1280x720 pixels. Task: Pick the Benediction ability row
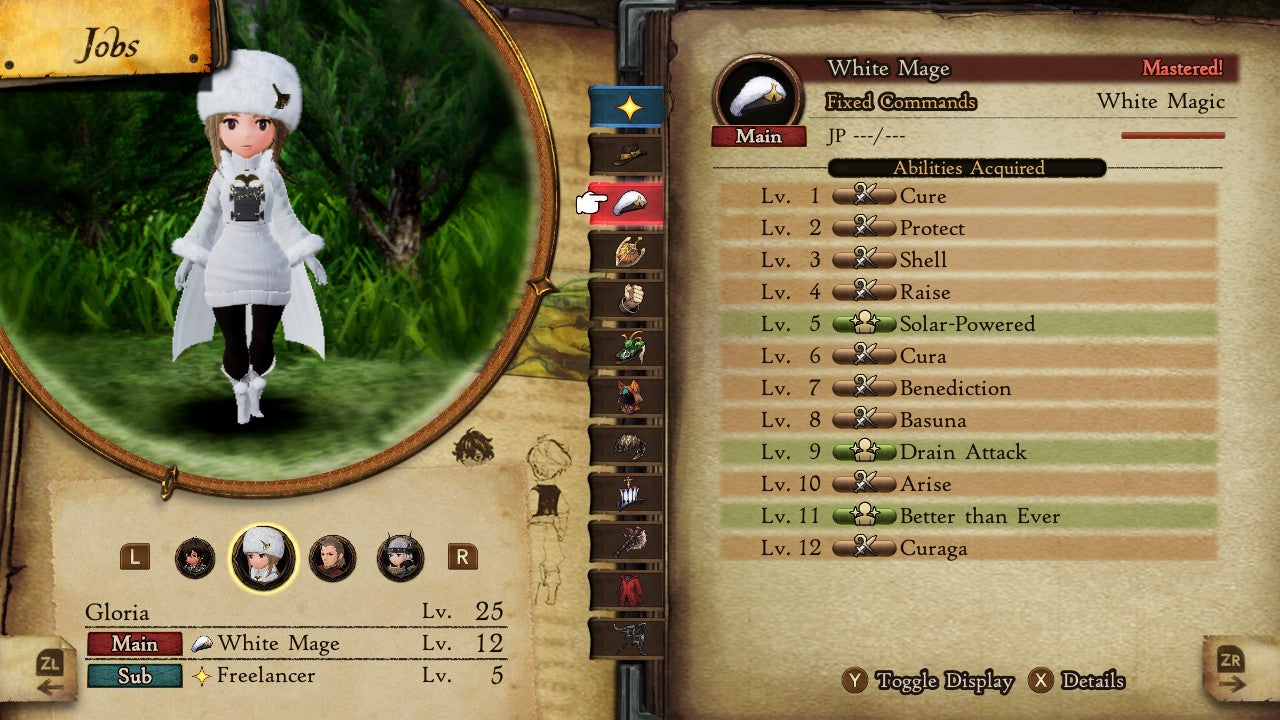click(966, 388)
